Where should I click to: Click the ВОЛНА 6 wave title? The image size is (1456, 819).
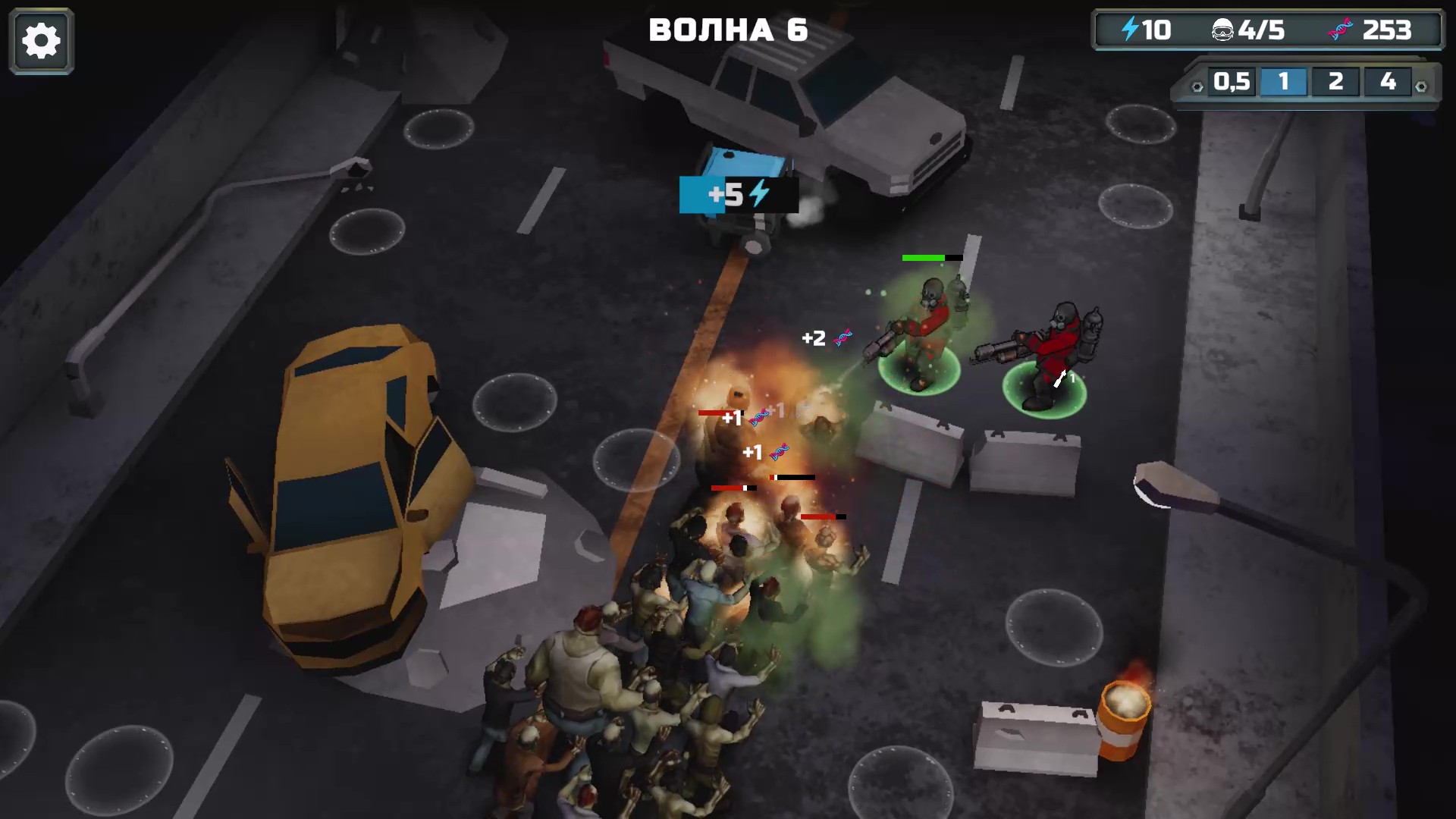[727, 30]
